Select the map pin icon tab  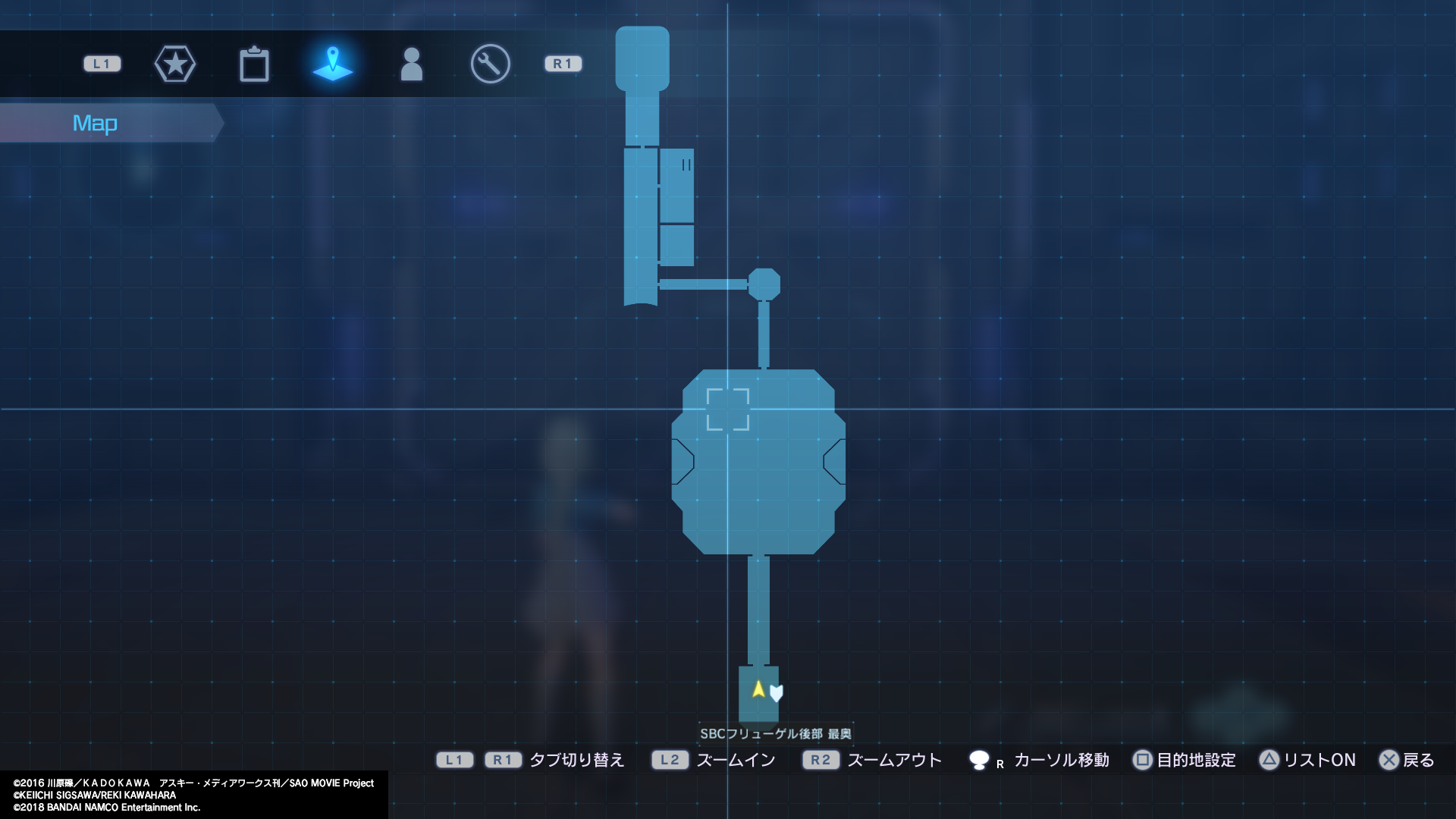[333, 64]
